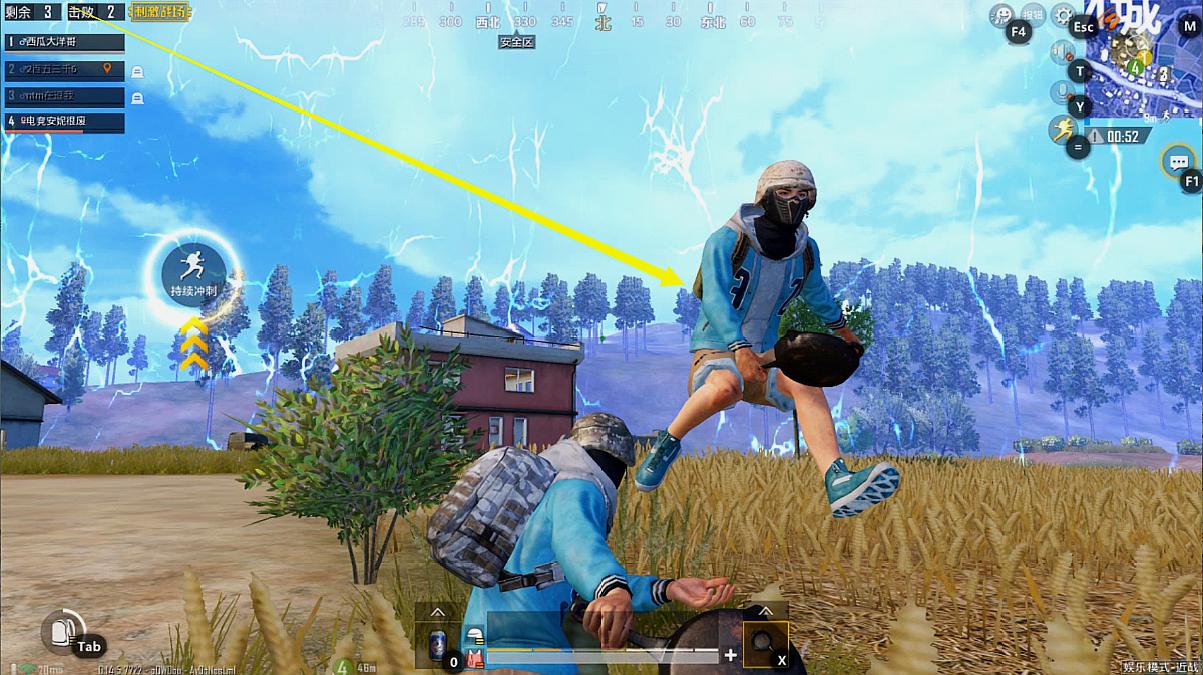Viewport: 1203px width, 675px height.
Task: Expand the weapon slot arrow above the pan
Action: [x=766, y=612]
